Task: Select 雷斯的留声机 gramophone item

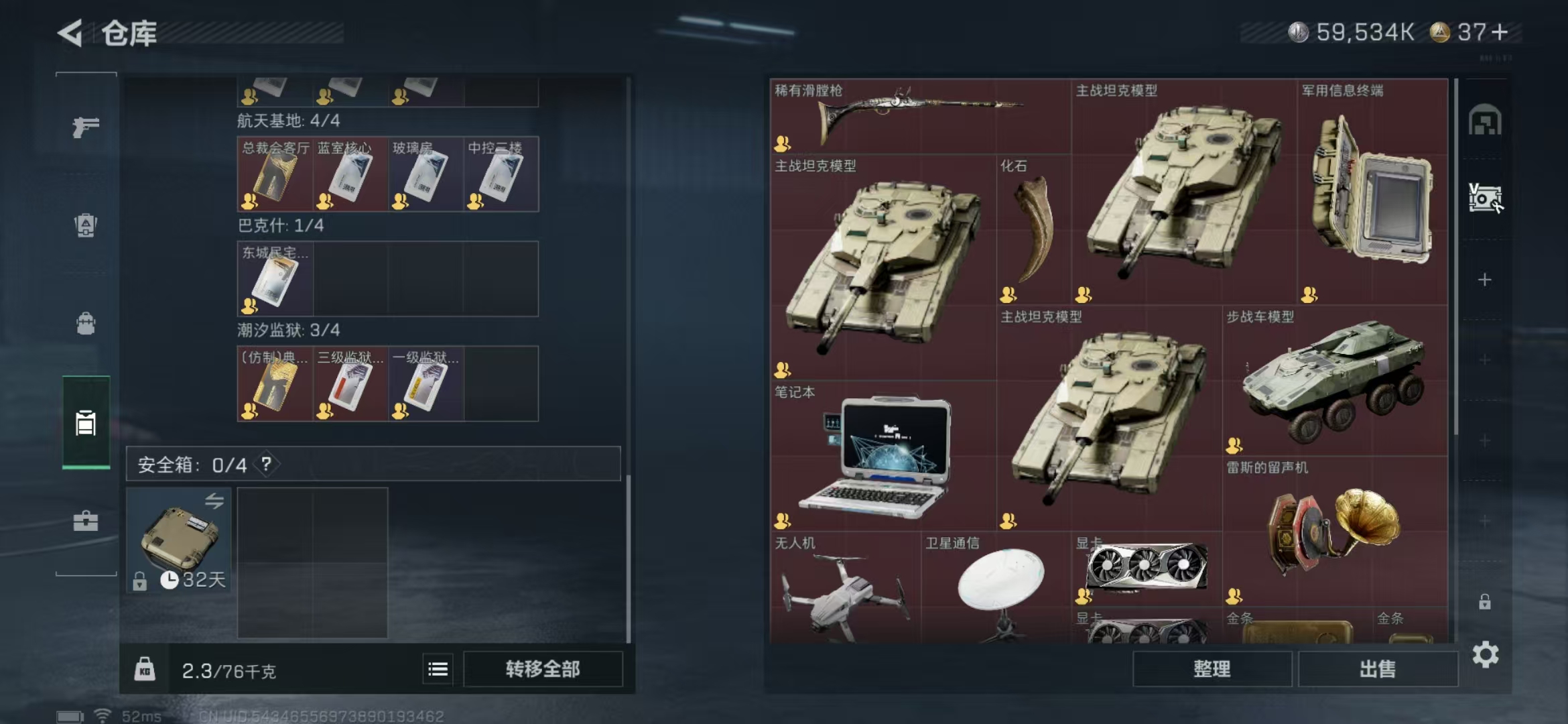Action: tap(1333, 531)
